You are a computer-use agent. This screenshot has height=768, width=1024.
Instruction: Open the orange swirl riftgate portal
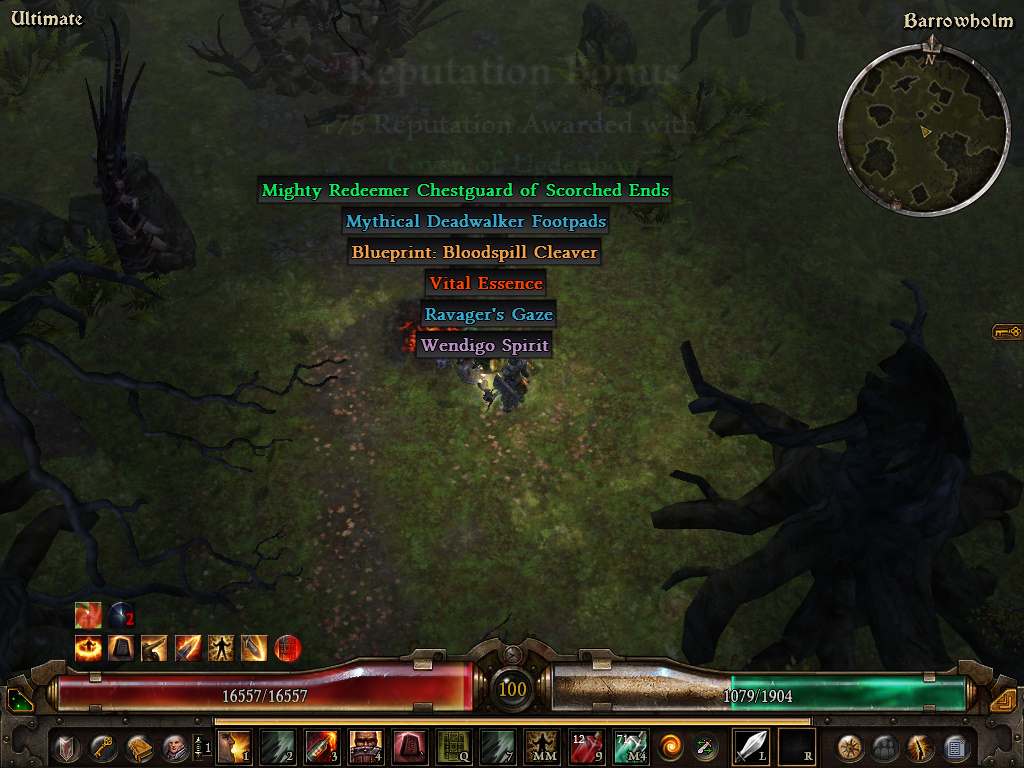point(672,746)
